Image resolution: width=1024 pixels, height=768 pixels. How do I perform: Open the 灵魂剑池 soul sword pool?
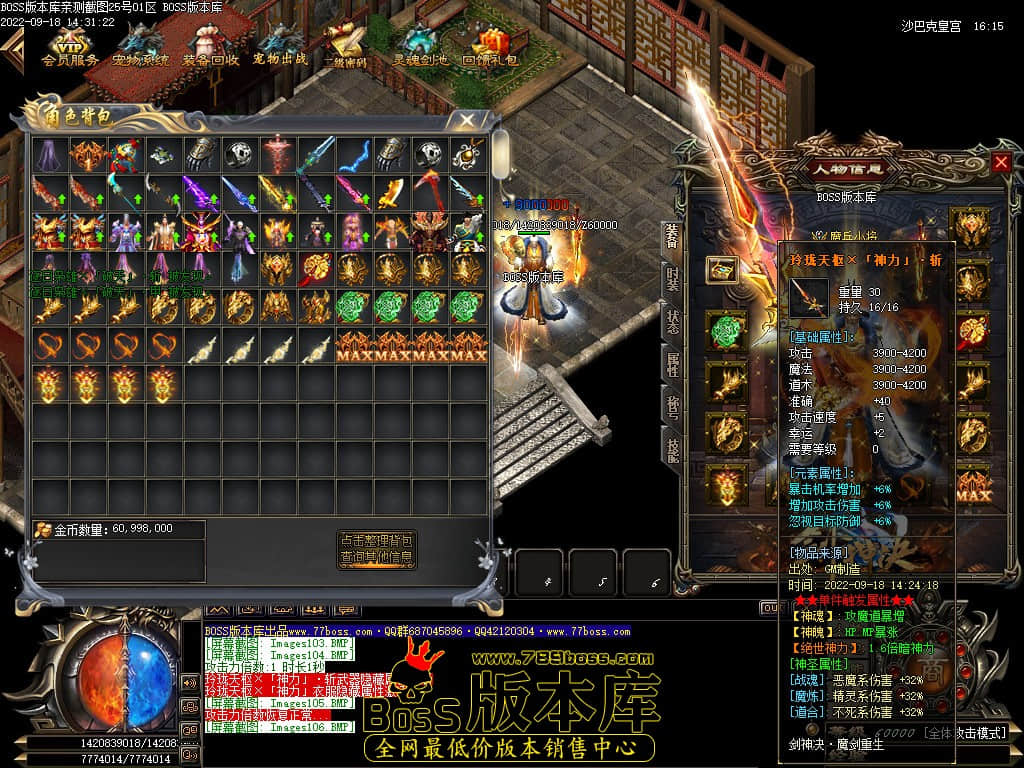(419, 46)
